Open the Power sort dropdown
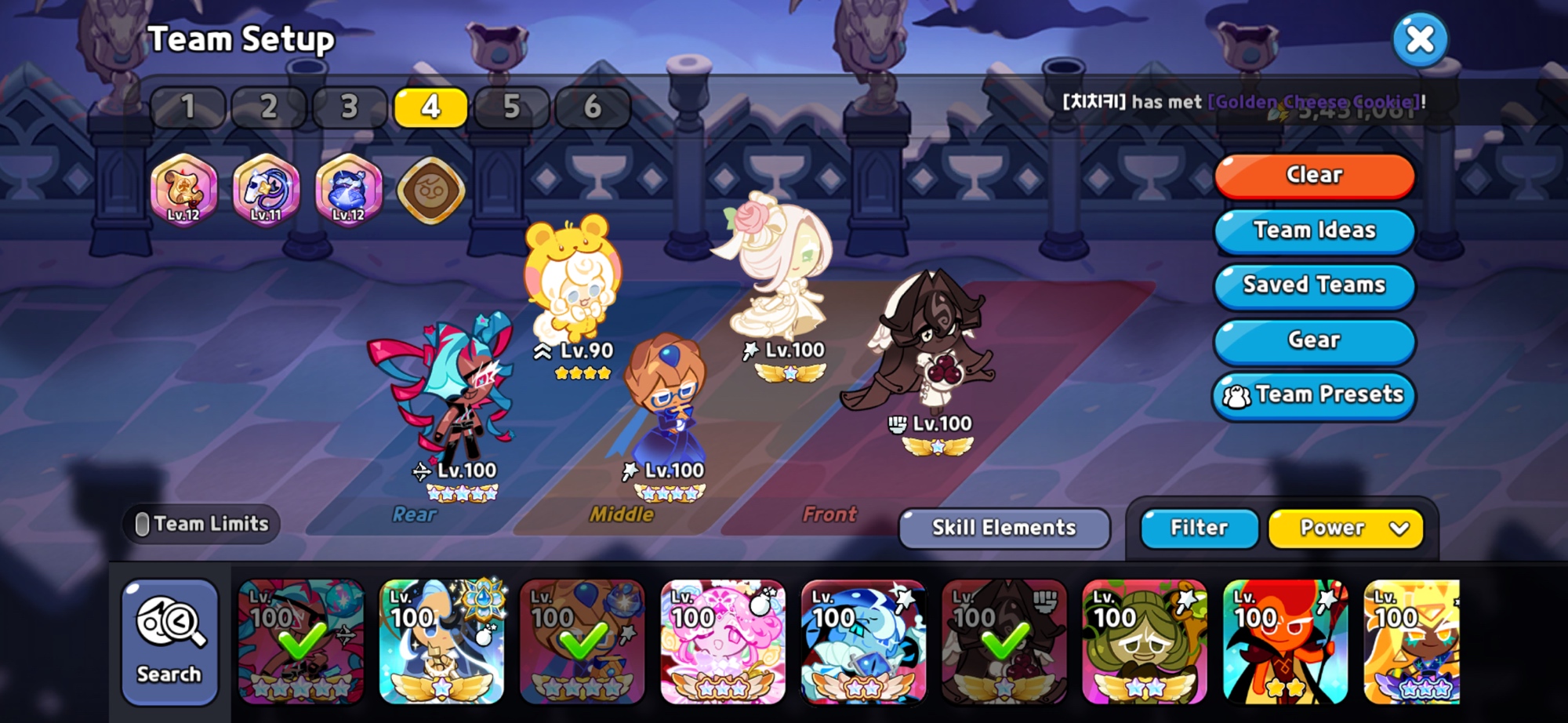The image size is (1568, 723). pos(1345,528)
